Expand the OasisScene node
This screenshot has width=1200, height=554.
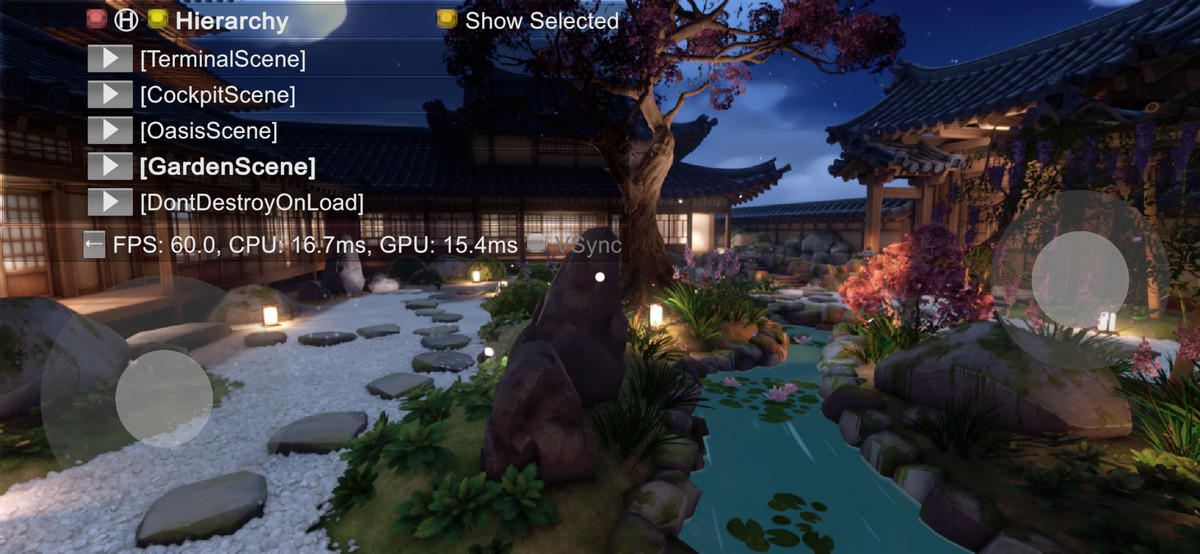click(x=110, y=130)
